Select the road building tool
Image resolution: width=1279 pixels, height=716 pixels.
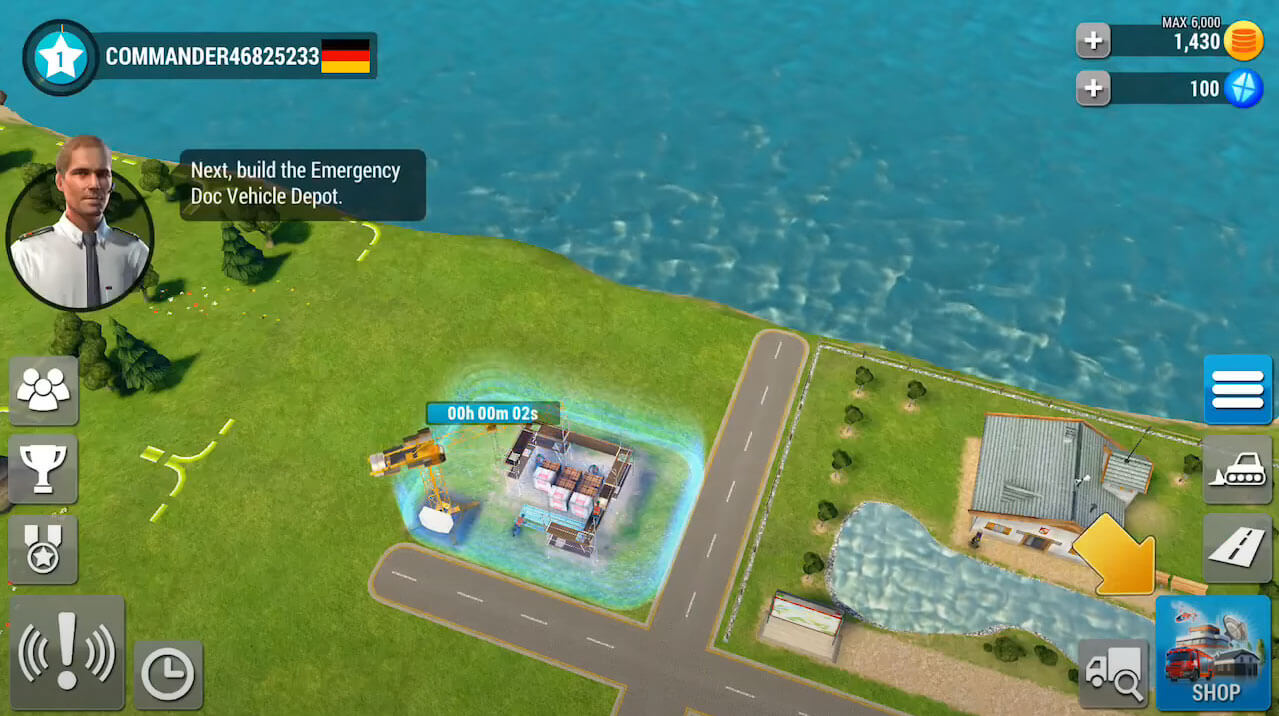1237,548
